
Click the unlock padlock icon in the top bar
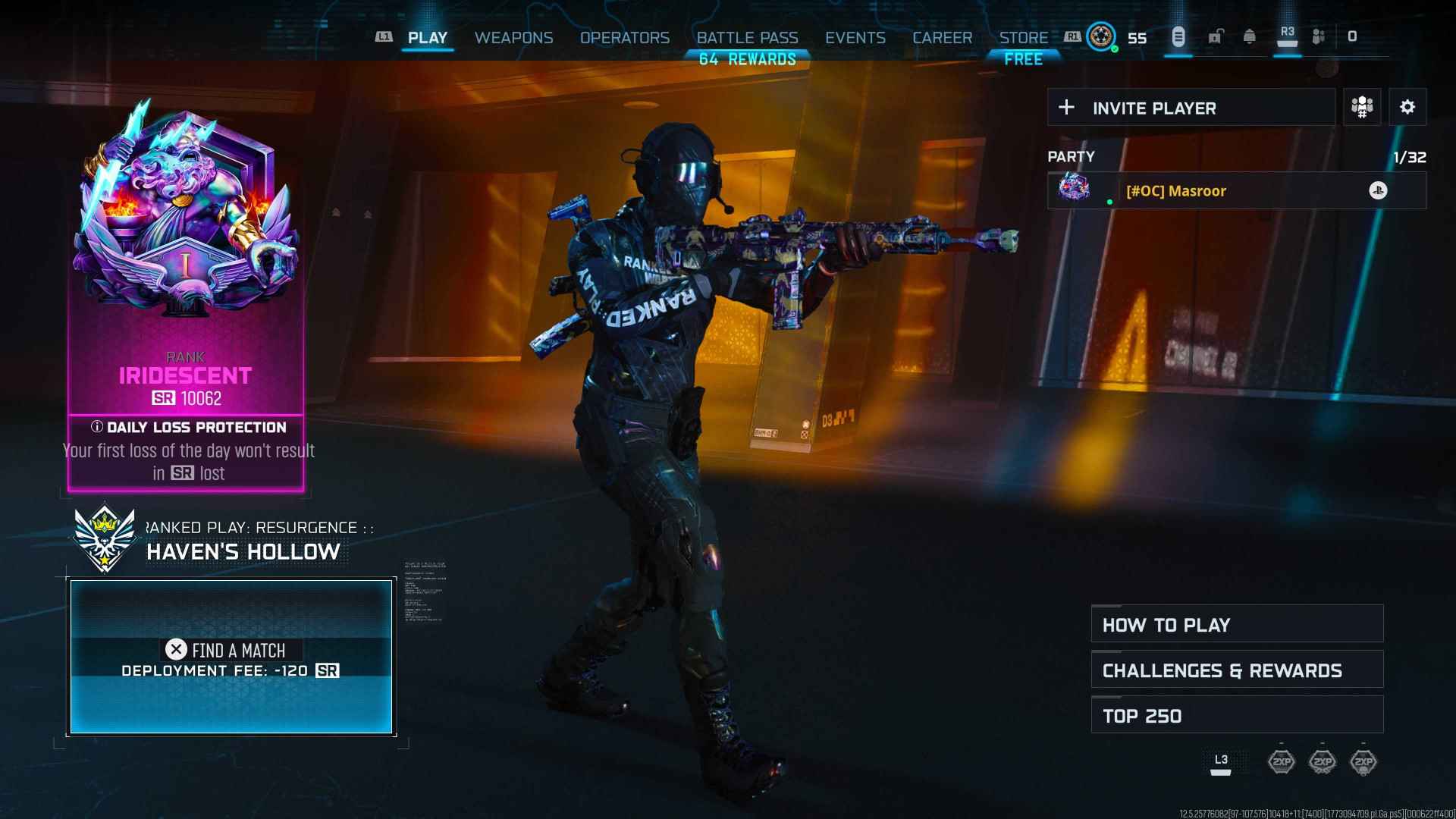(x=1216, y=36)
